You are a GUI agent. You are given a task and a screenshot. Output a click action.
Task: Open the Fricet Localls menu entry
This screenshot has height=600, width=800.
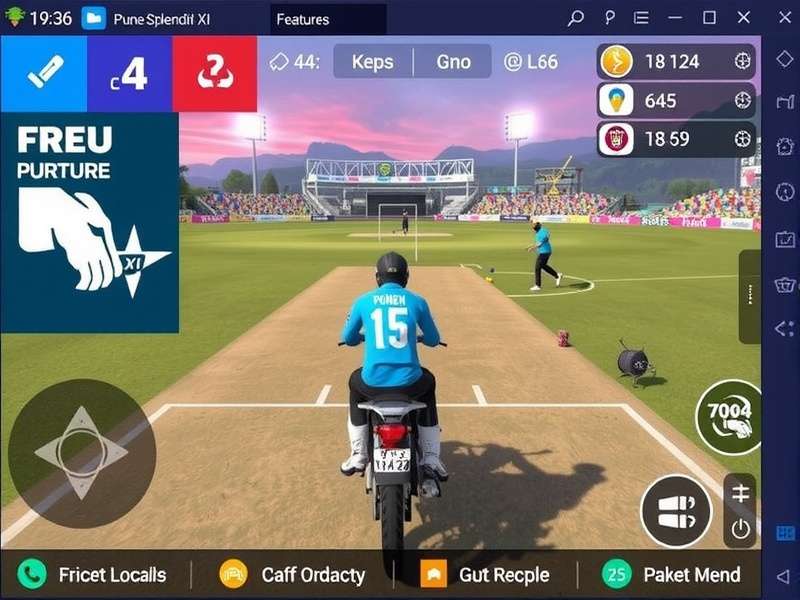(96, 574)
